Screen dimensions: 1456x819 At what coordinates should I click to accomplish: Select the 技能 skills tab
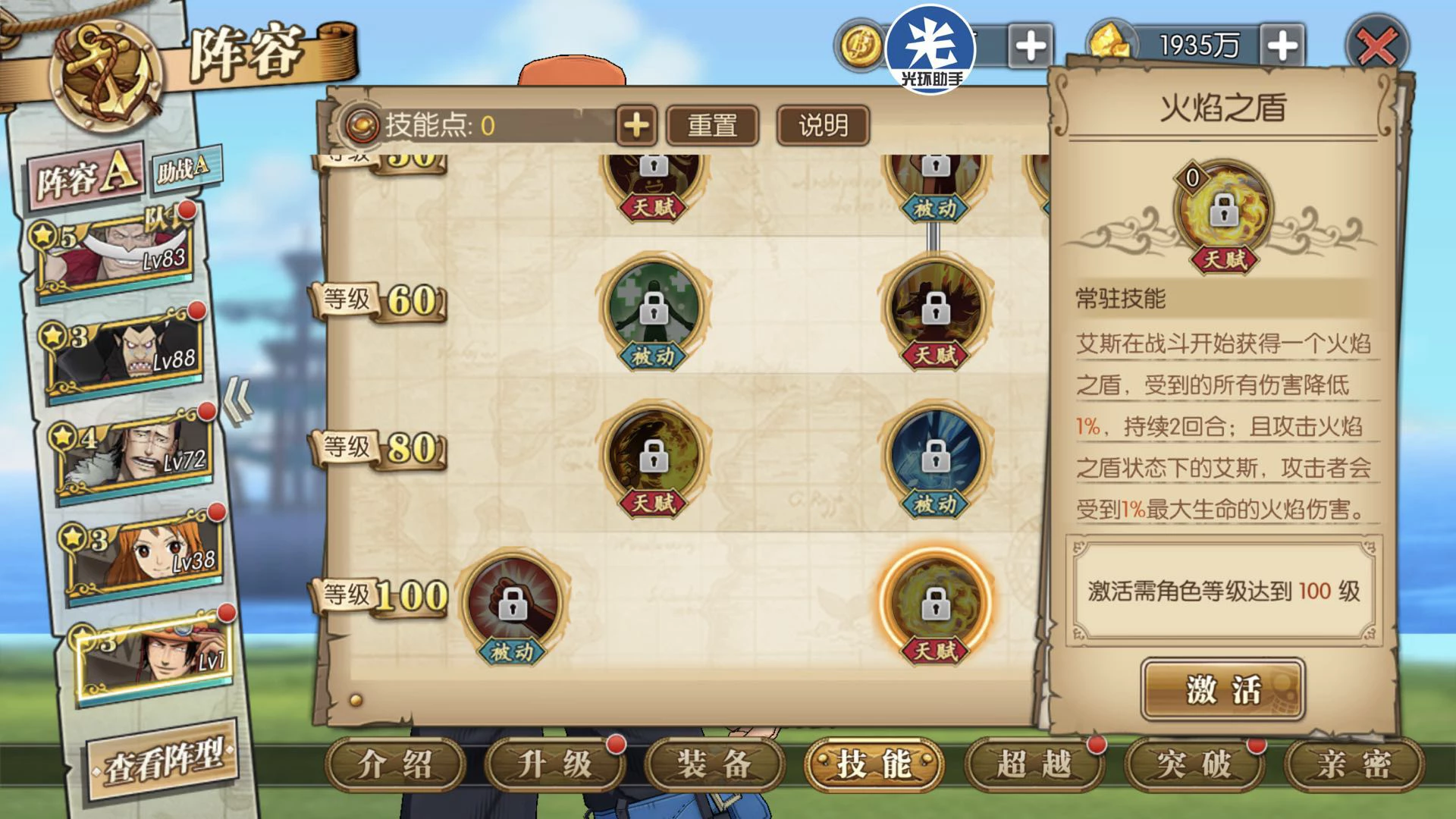(x=874, y=764)
